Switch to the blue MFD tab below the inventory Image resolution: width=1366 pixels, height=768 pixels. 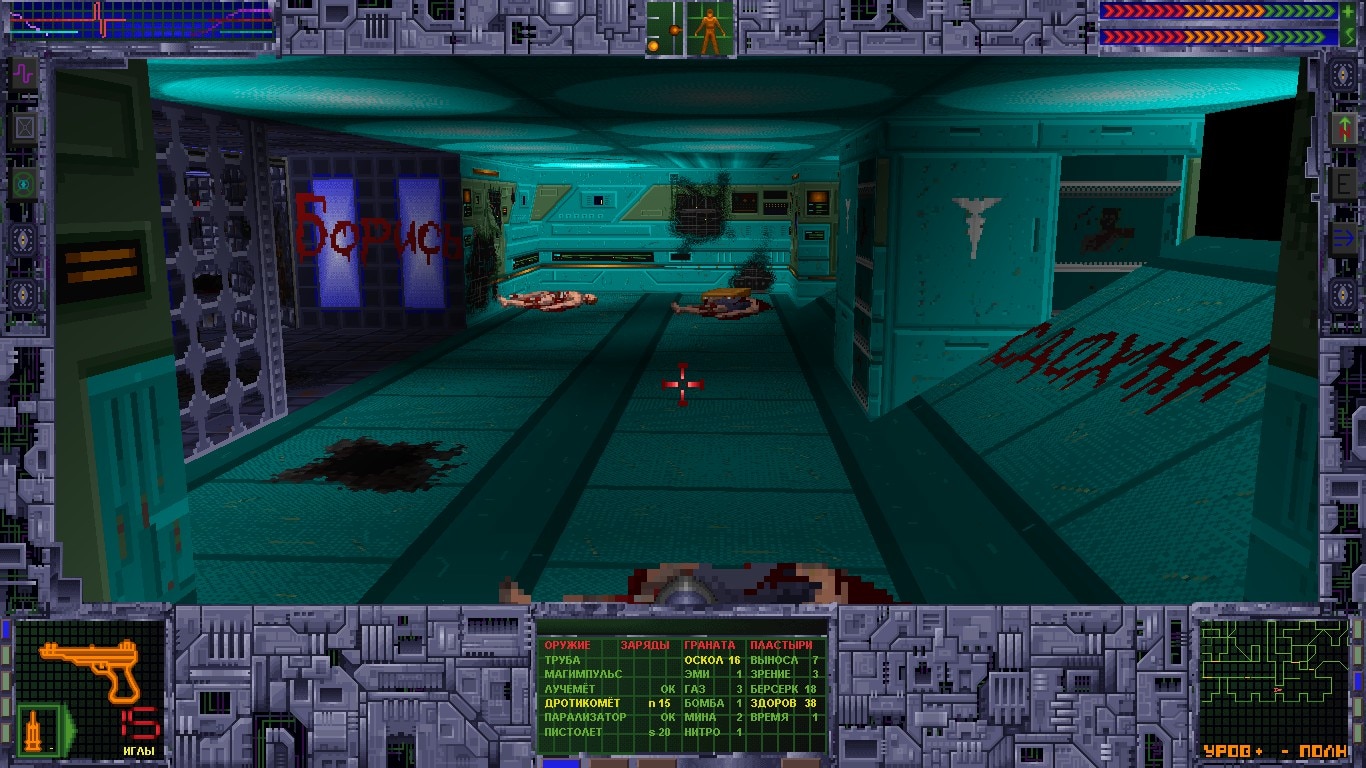pos(560,765)
